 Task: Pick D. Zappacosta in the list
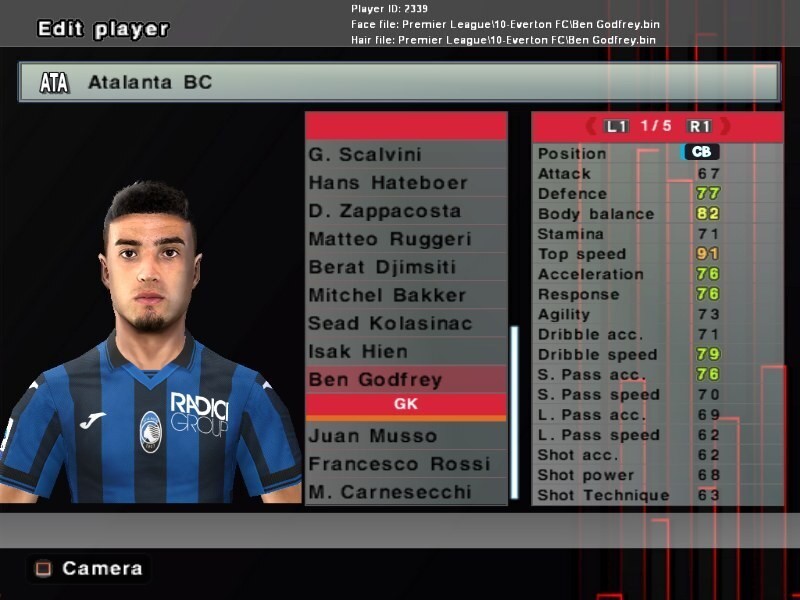click(x=405, y=211)
